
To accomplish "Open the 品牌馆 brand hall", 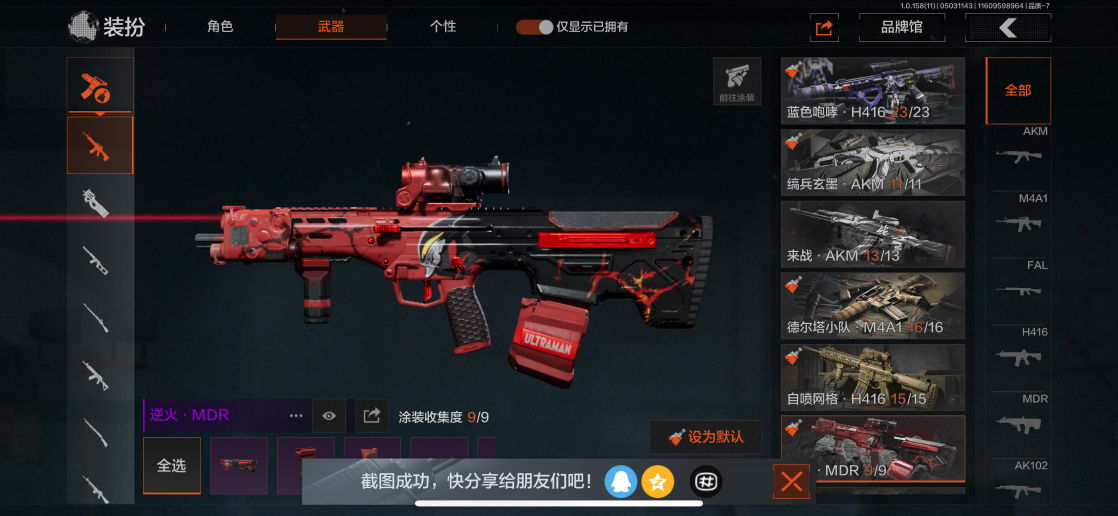I will click(902, 28).
